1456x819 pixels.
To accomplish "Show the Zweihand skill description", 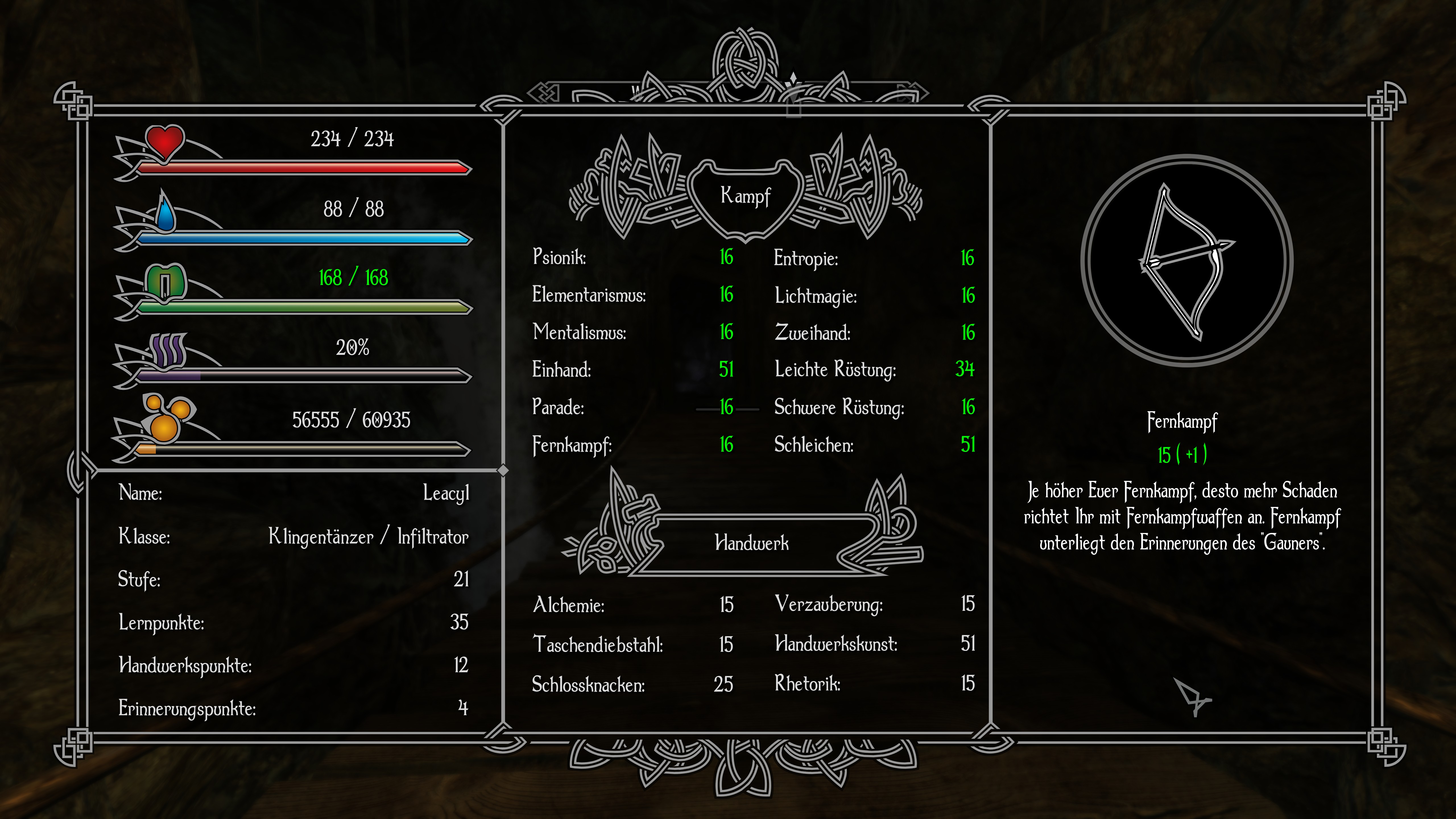I will 874,332.
